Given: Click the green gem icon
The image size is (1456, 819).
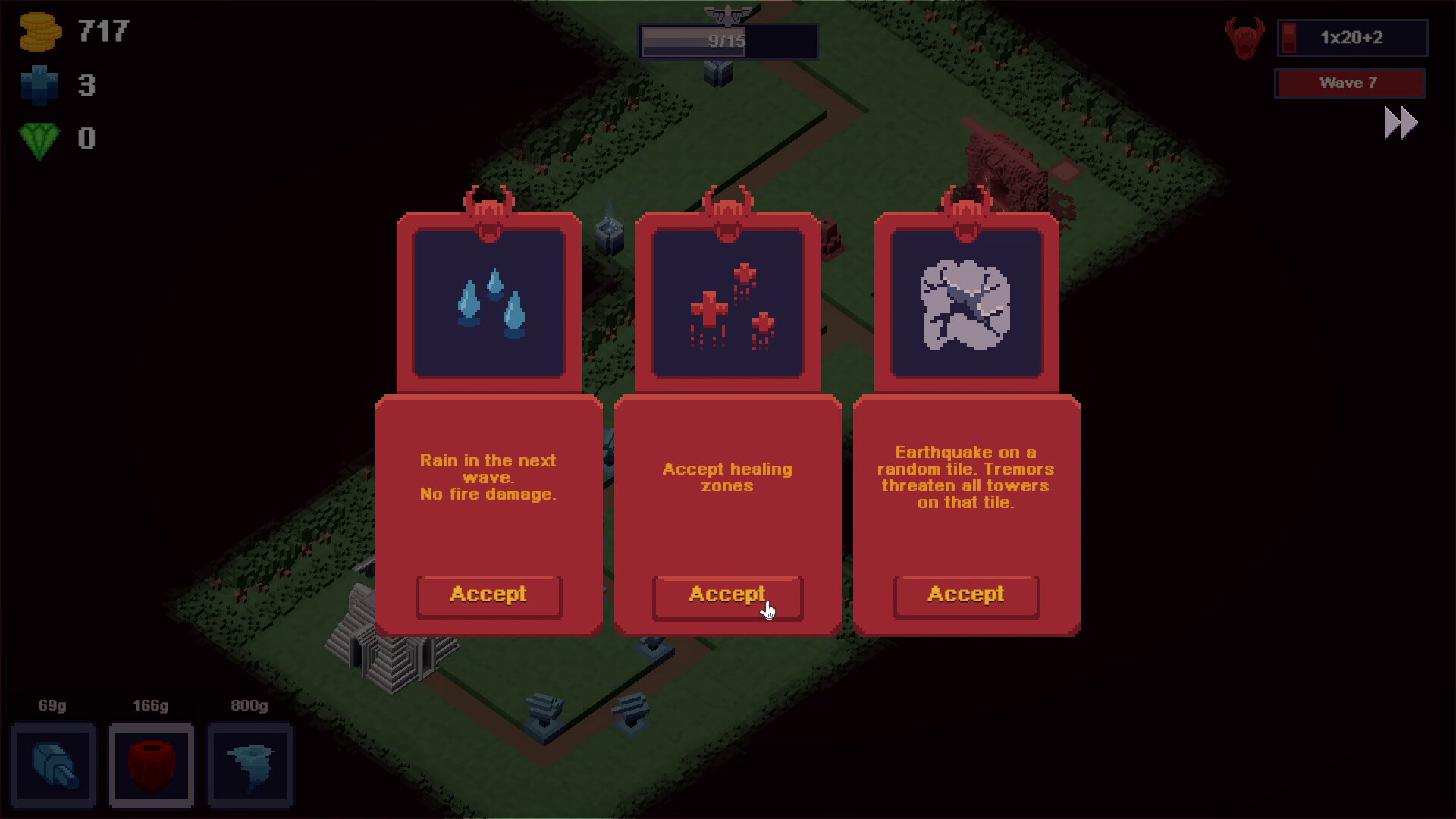Looking at the screenshot, I should [38, 139].
